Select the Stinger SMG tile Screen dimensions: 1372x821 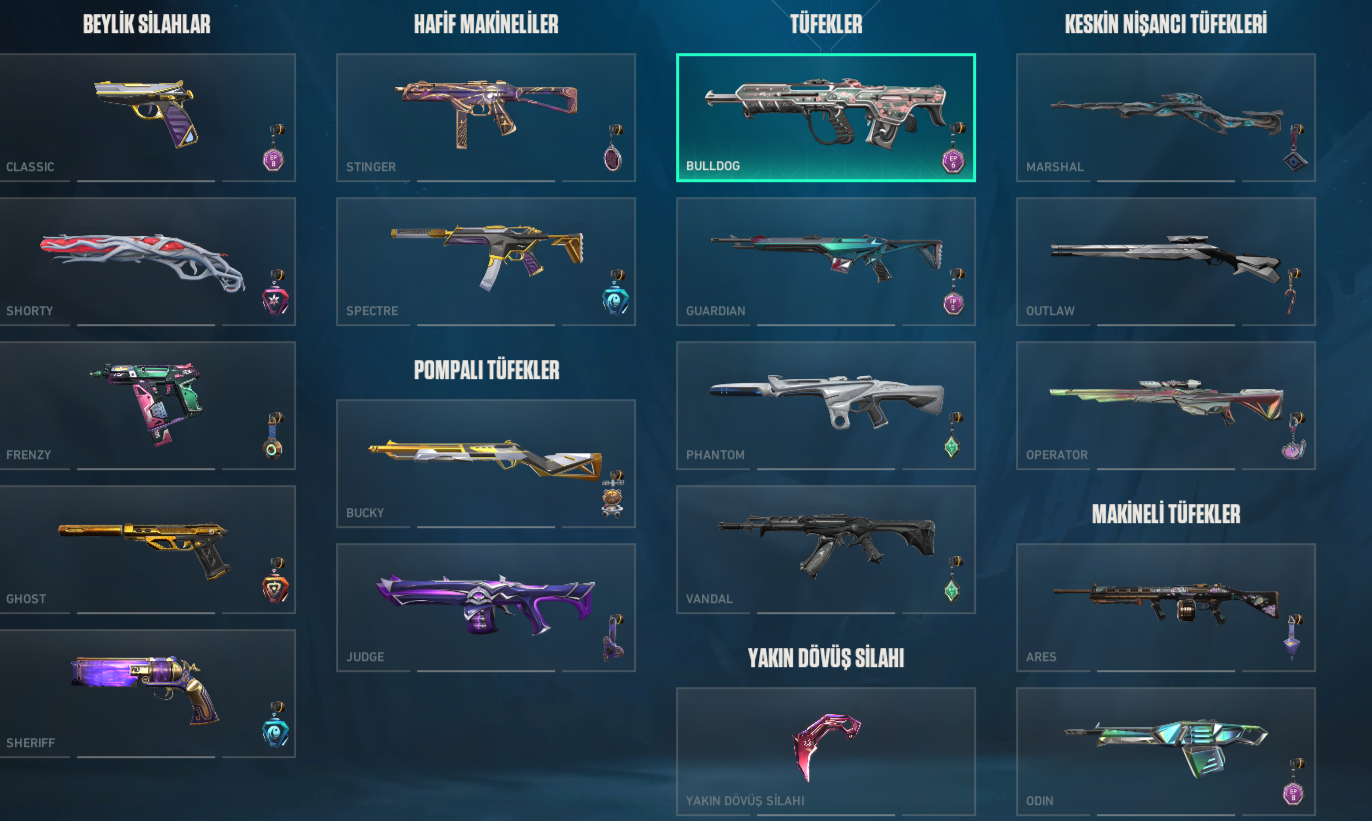tap(486, 116)
